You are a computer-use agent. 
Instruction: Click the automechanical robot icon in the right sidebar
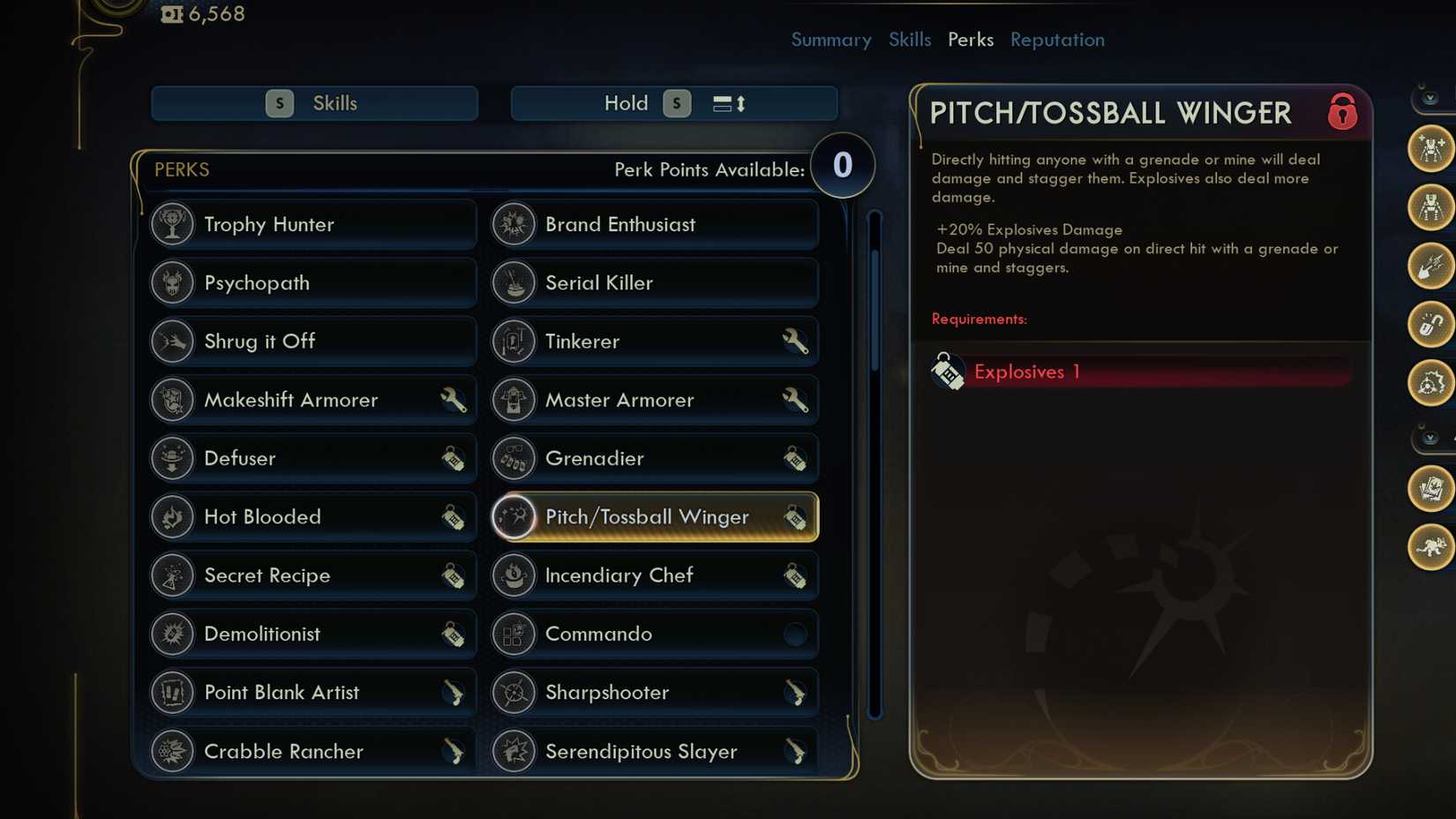[1431, 211]
